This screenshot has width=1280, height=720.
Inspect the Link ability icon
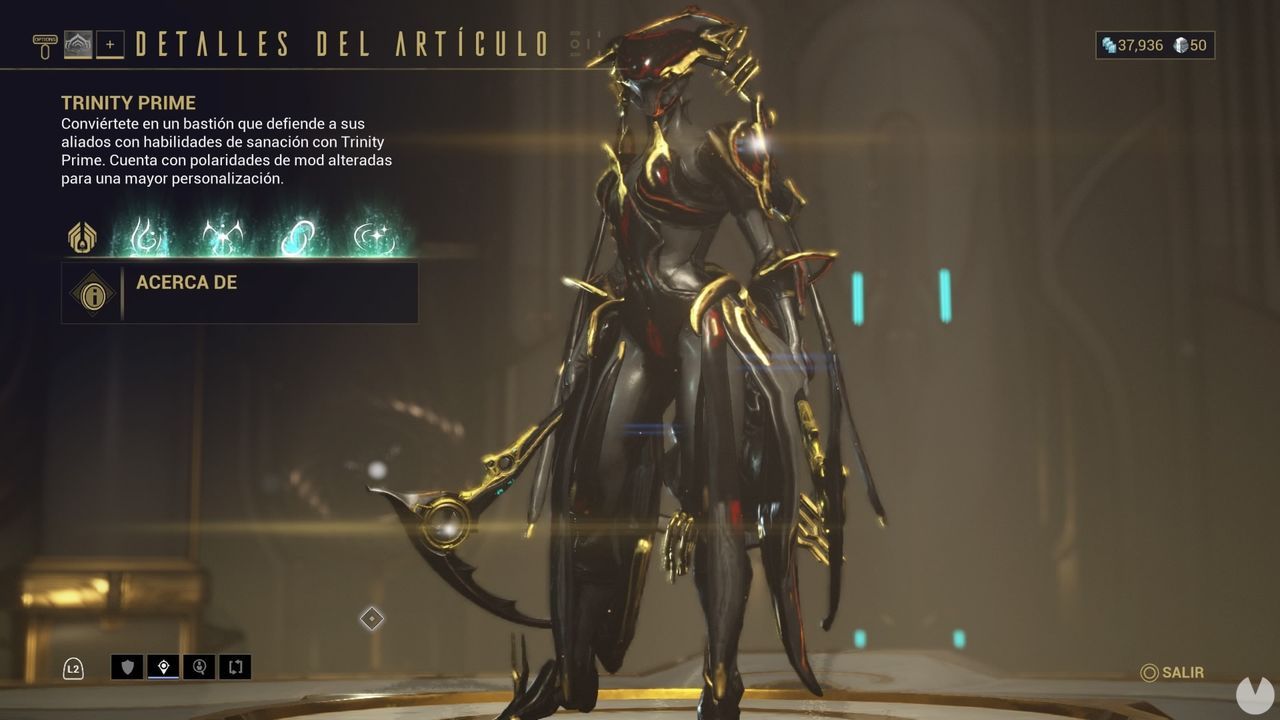click(x=297, y=237)
